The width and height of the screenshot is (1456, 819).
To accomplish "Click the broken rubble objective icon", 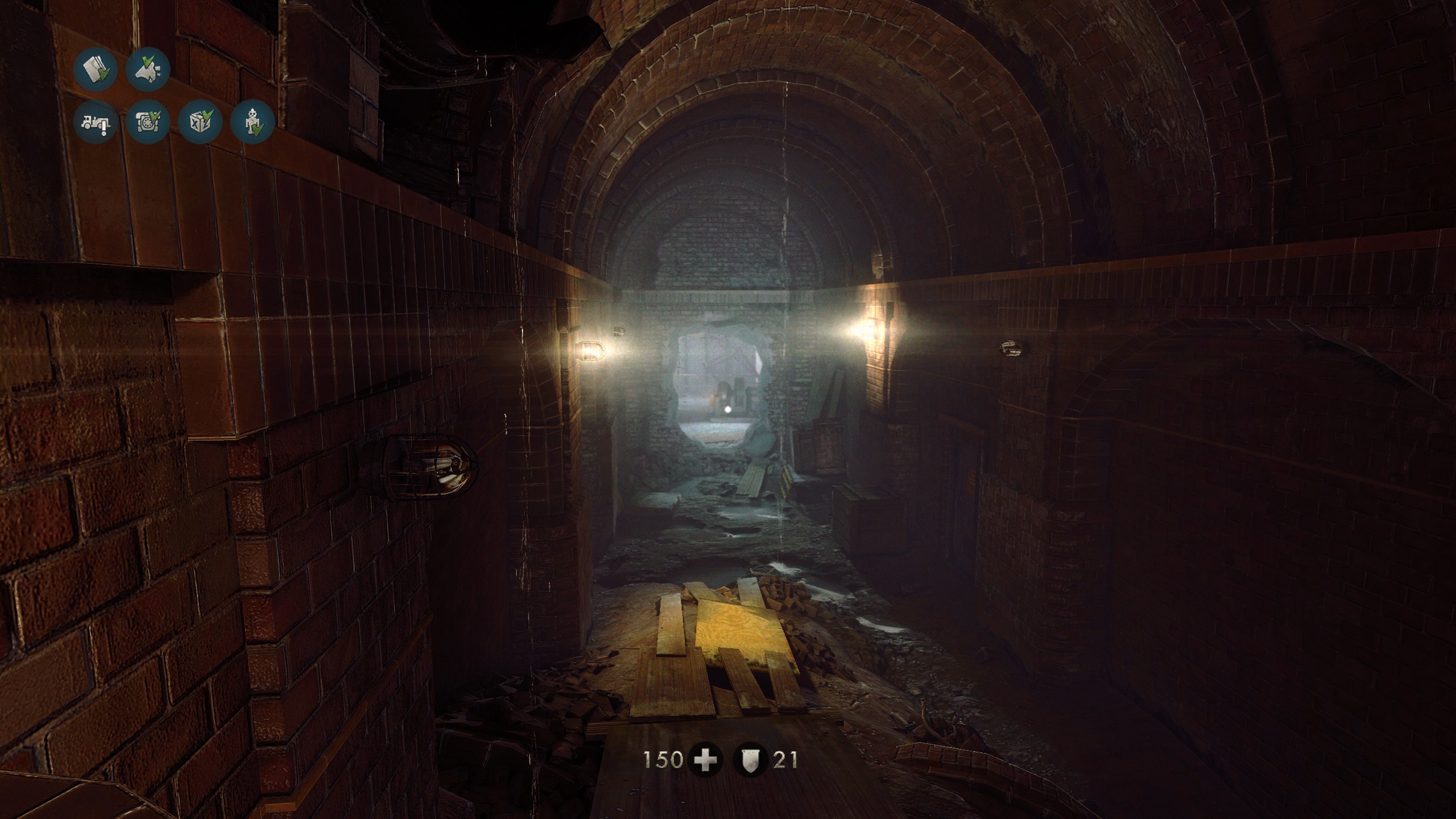I will (x=148, y=69).
